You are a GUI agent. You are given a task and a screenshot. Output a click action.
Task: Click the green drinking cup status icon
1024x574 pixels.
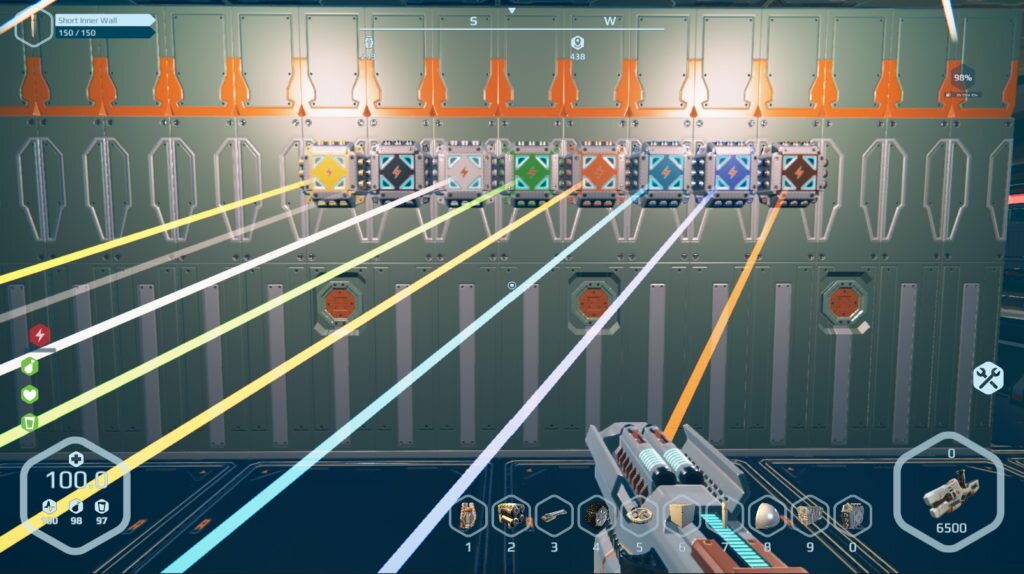pyautogui.click(x=30, y=422)
